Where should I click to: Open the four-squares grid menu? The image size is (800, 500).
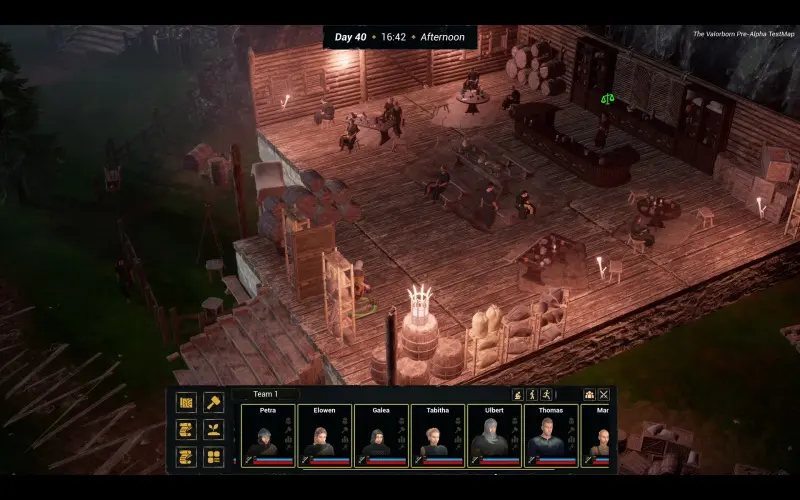213,456
